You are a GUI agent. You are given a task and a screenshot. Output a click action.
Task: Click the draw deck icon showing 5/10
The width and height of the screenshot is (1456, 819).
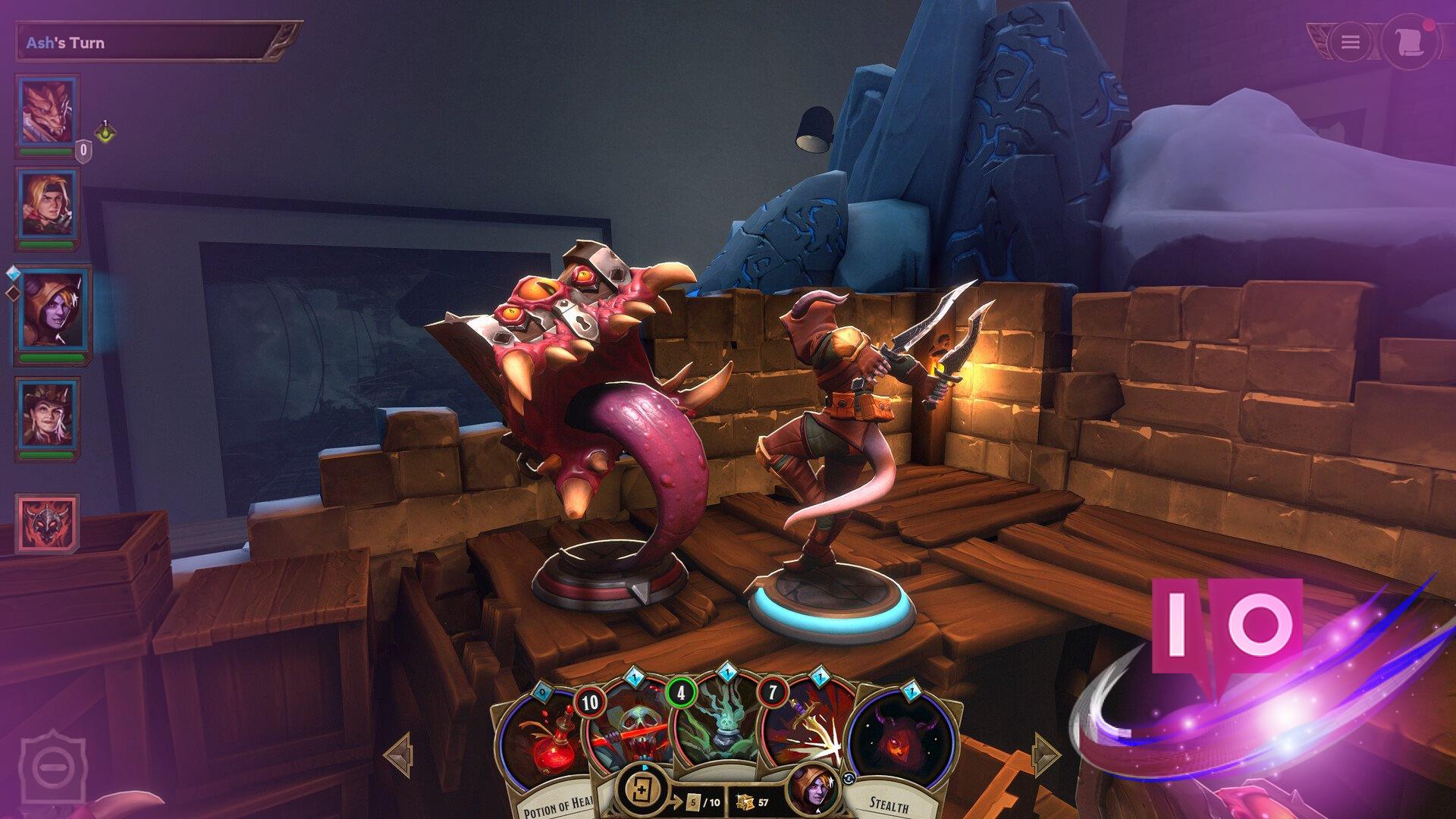tap(642, 789)
